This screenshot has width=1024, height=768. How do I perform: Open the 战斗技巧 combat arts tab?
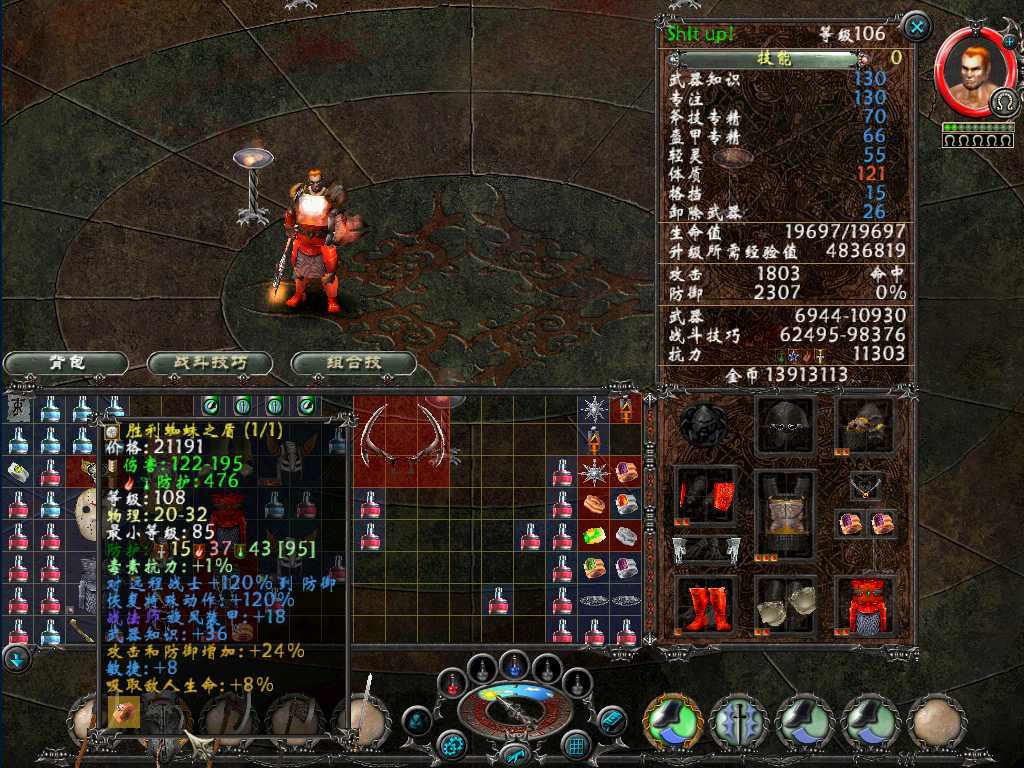tap(210, 363)
